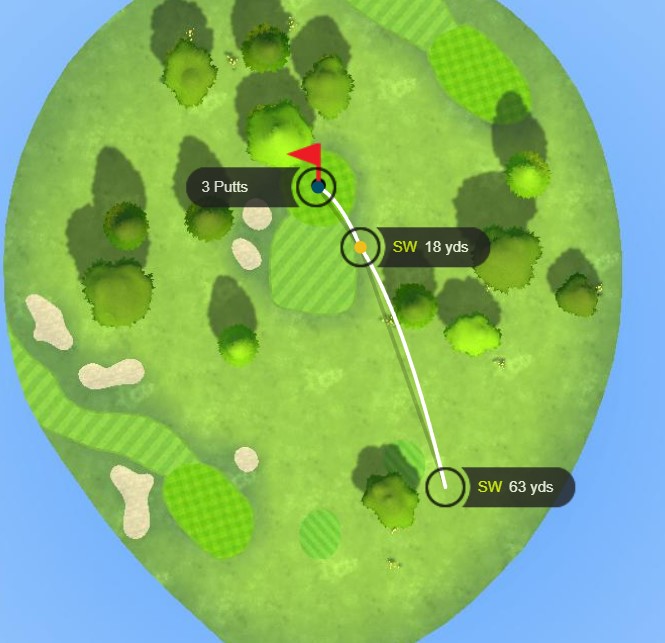Select the SW 63 yds shot marker
This screenshot has width=665, height=643.
[445, 487]
